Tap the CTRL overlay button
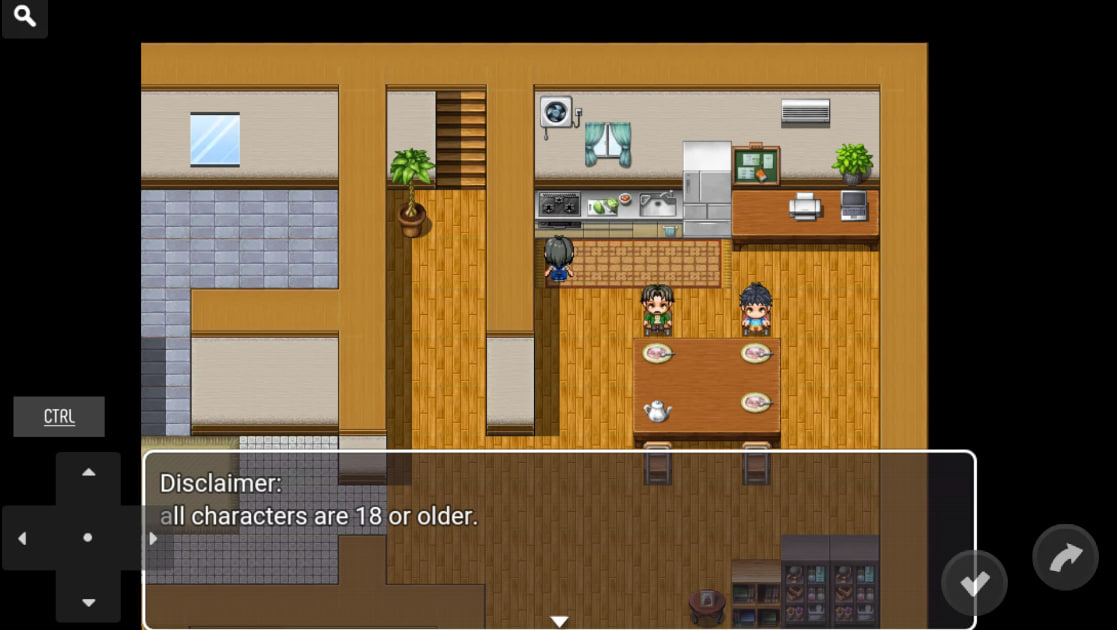Viewport: 1117px width, 630px height. (59, 417)
